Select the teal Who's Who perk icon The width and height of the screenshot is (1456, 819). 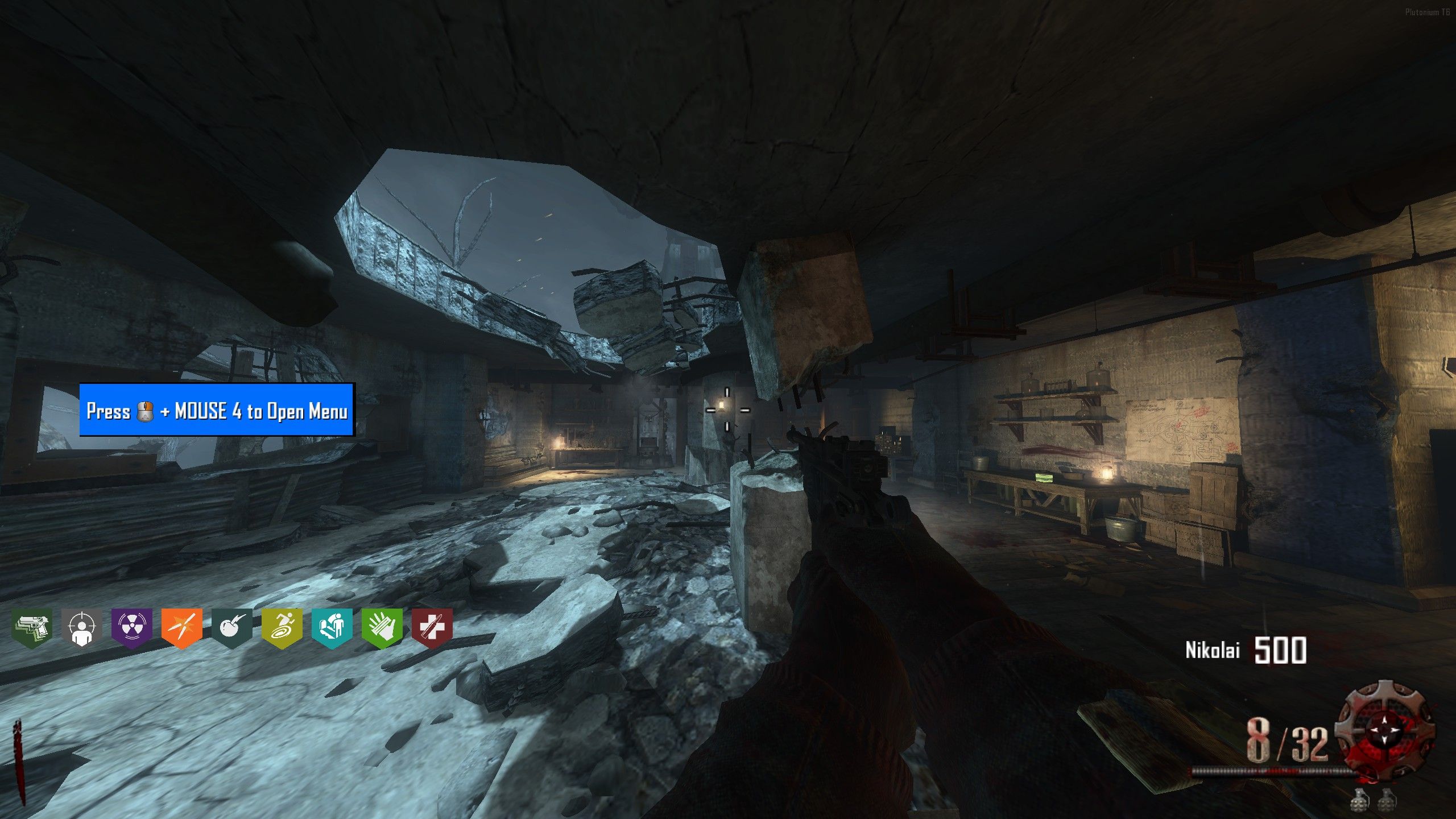[x=332, y=627]
